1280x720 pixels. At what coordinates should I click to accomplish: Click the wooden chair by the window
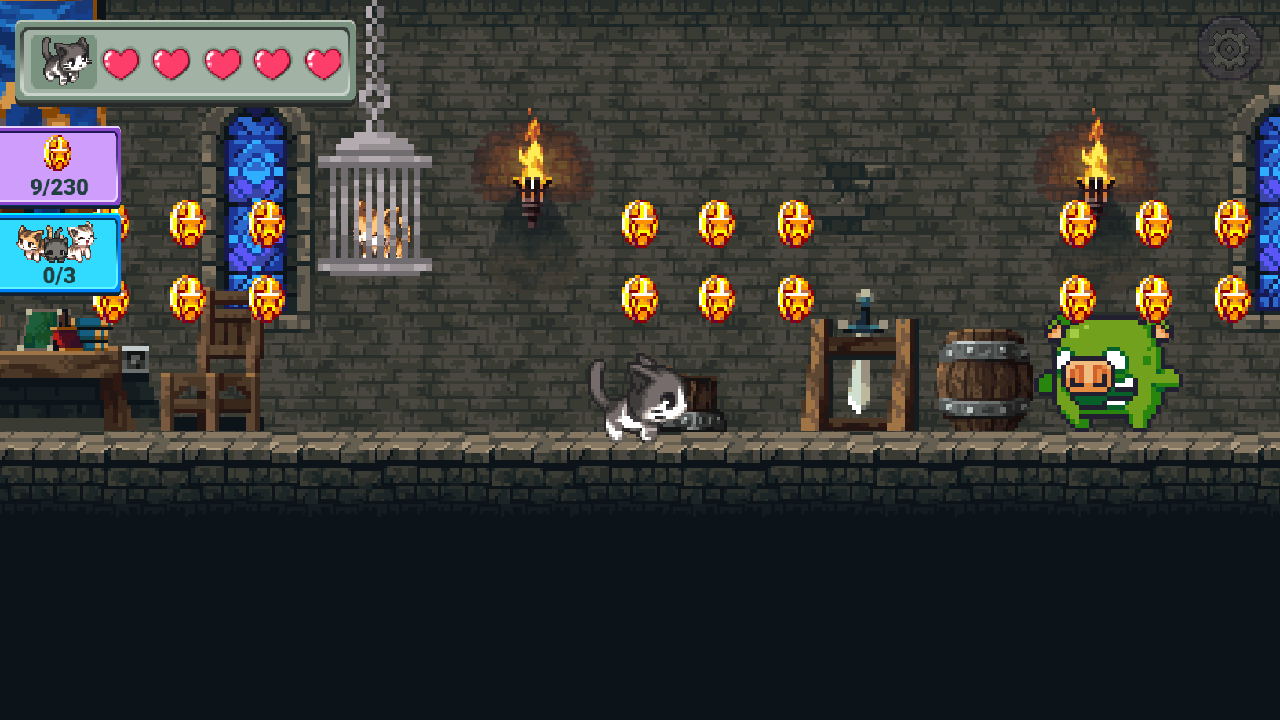215,370
